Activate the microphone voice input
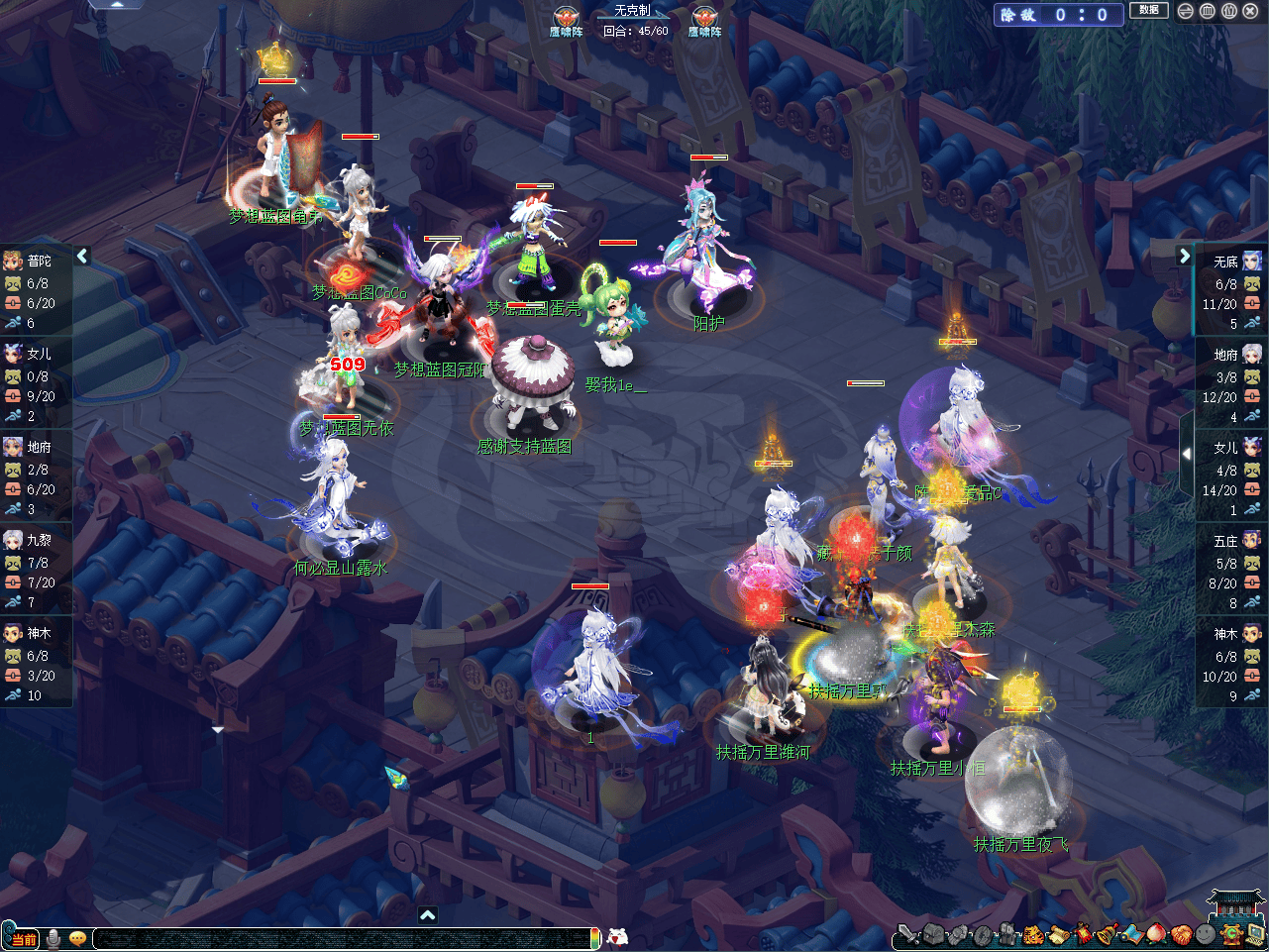This screenshot has width=1269, height=952. [53, 938]
